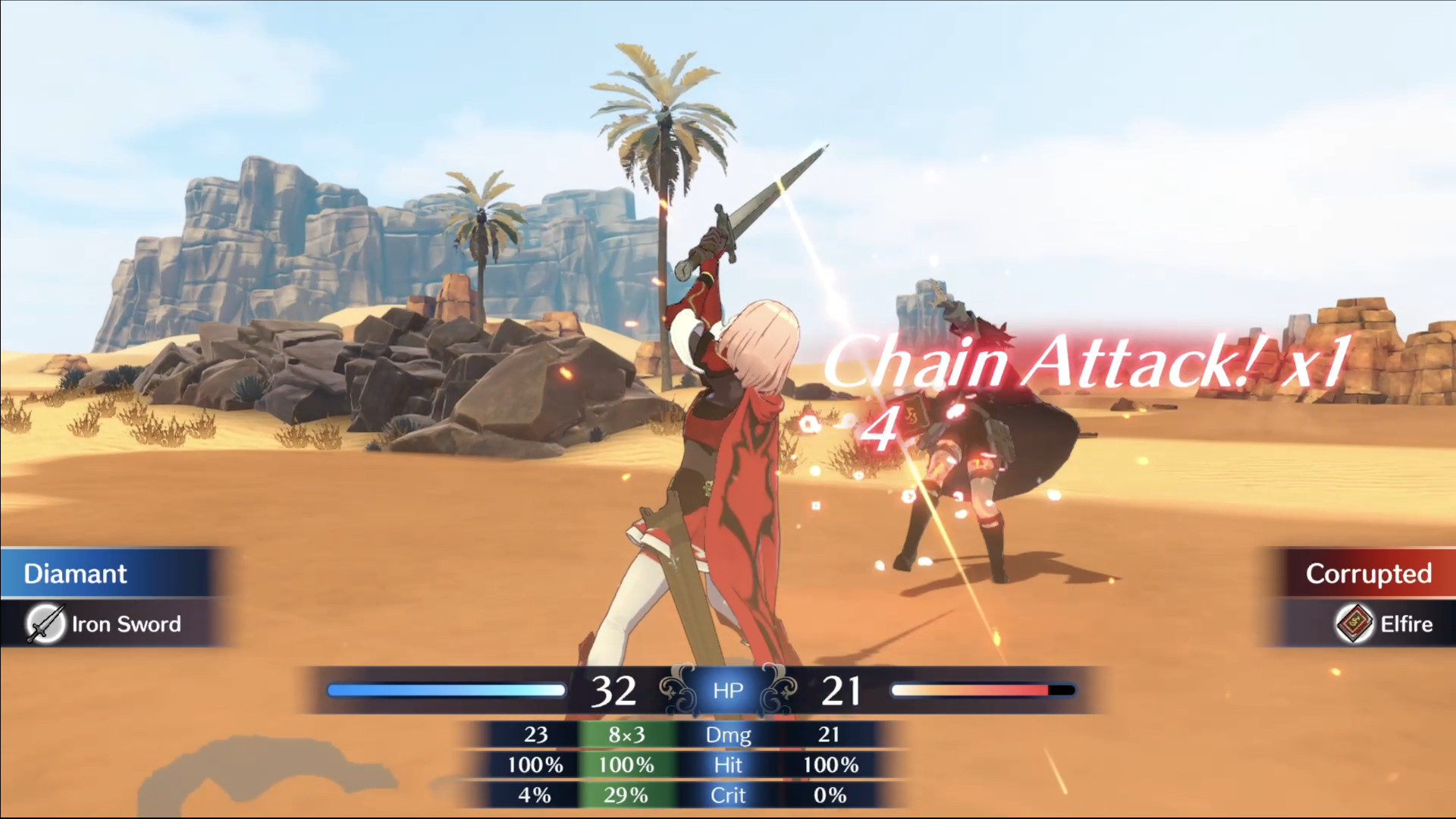Toggle the Diamant nameplate banner

(x=76, y=573)
